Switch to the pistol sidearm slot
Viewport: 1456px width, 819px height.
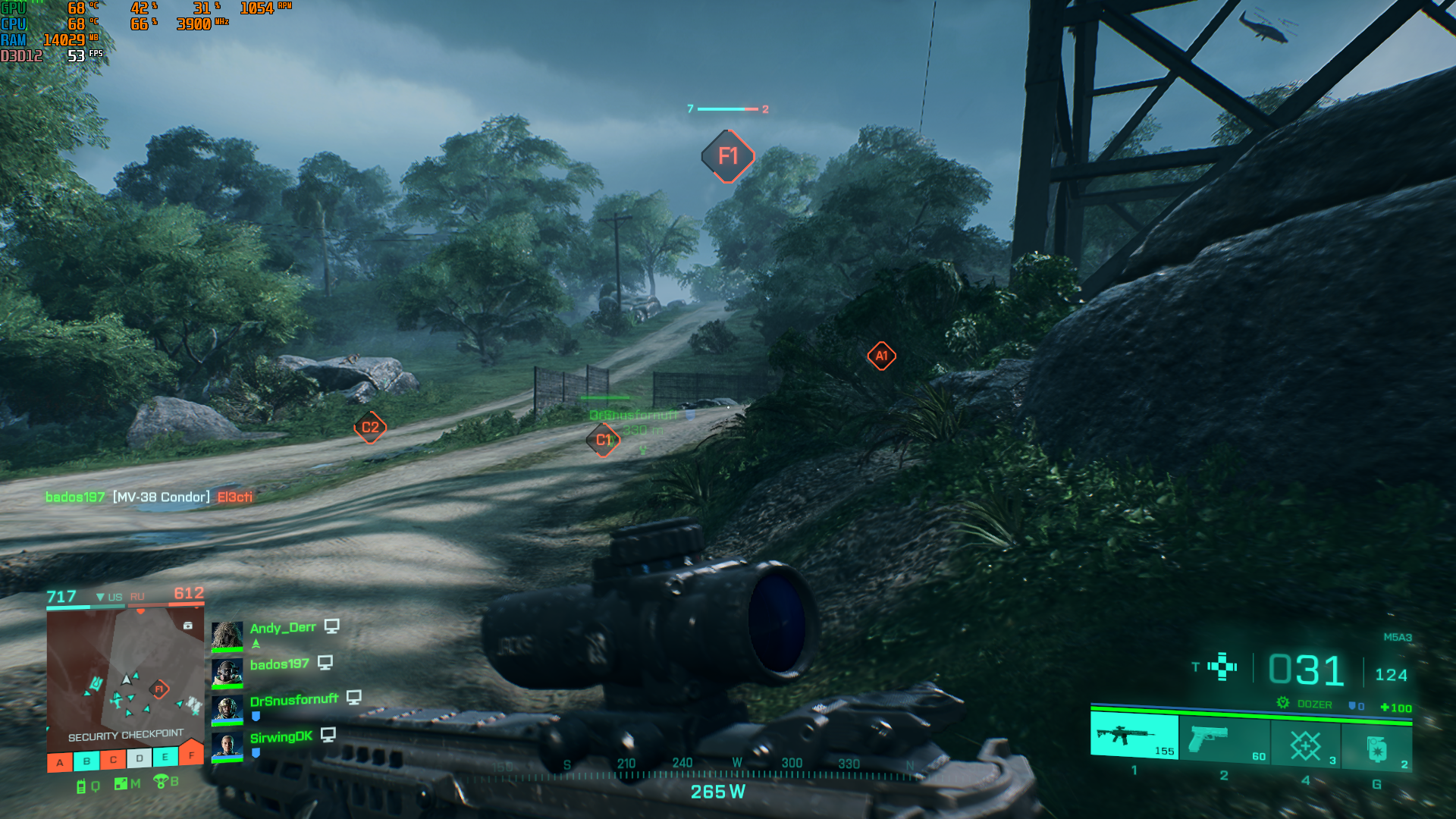[x=1223, y=739]
